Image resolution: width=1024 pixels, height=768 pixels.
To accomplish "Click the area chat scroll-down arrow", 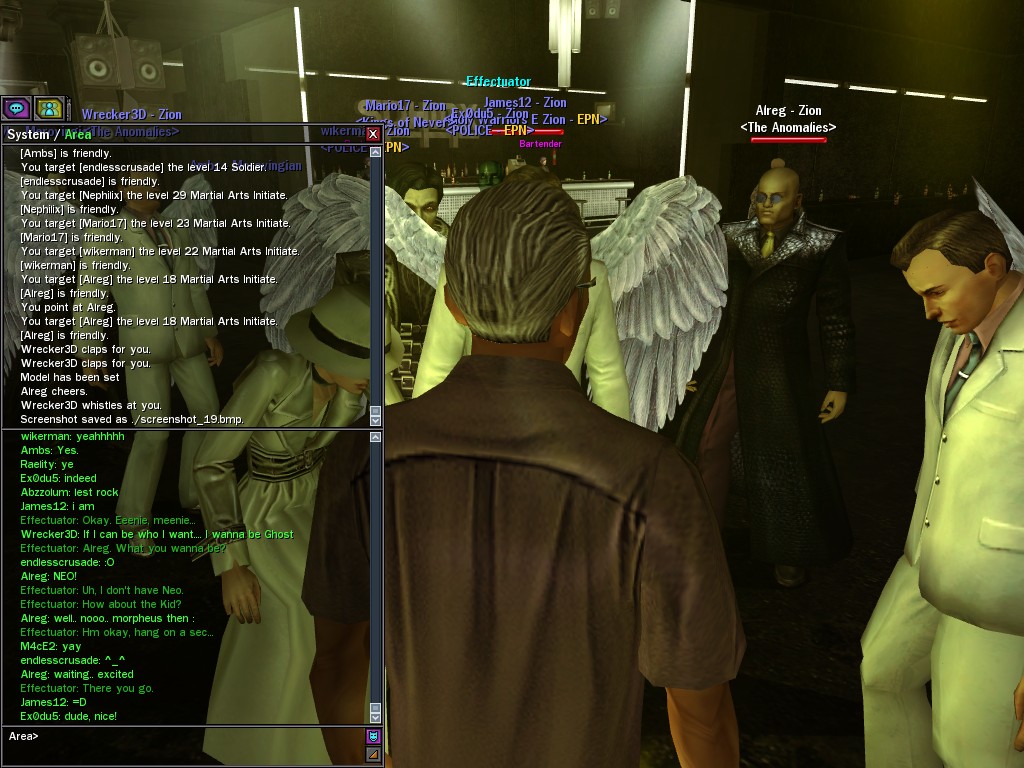I will click(x=376, y=716).
